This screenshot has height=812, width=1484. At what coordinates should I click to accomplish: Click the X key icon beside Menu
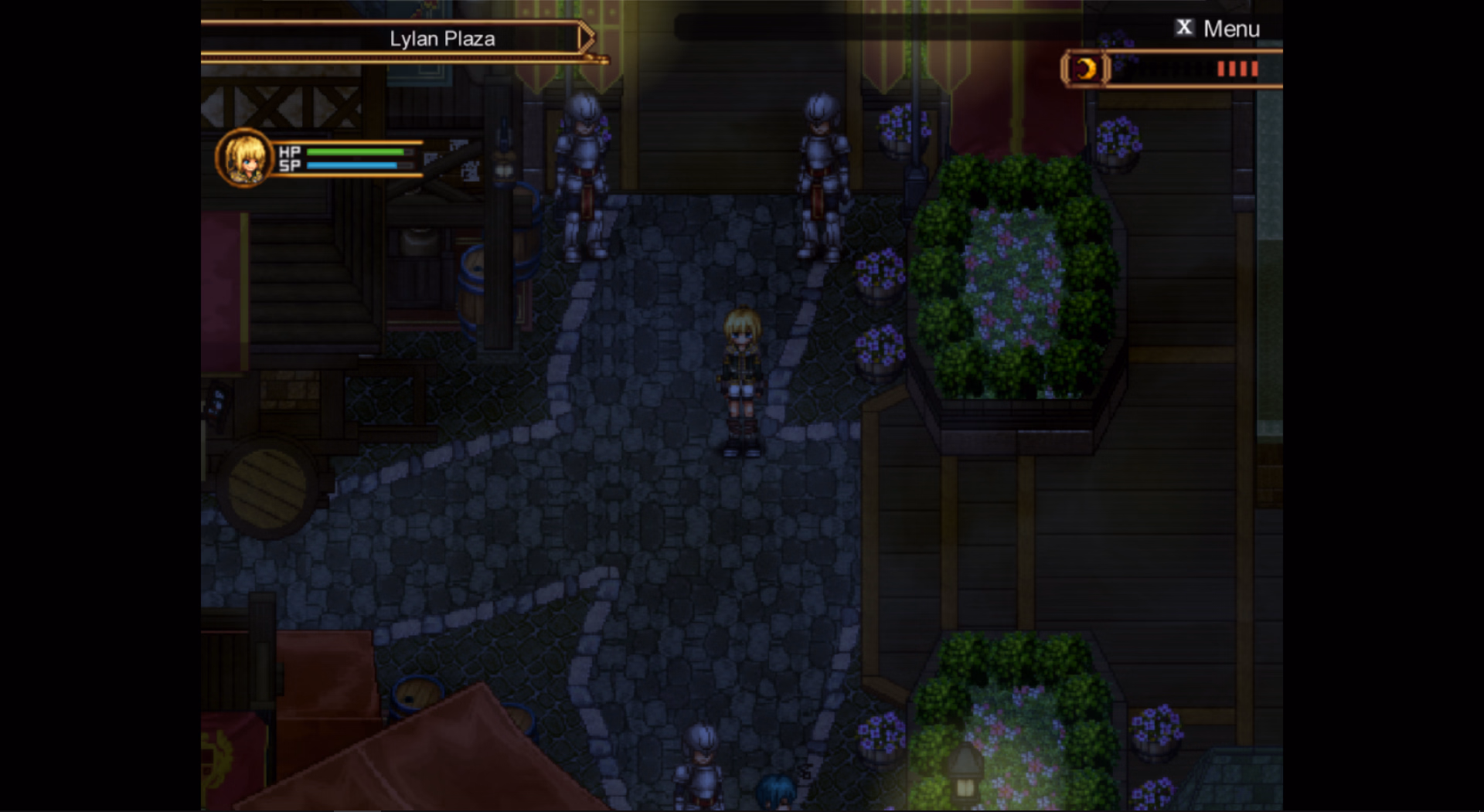point(1183,28)
